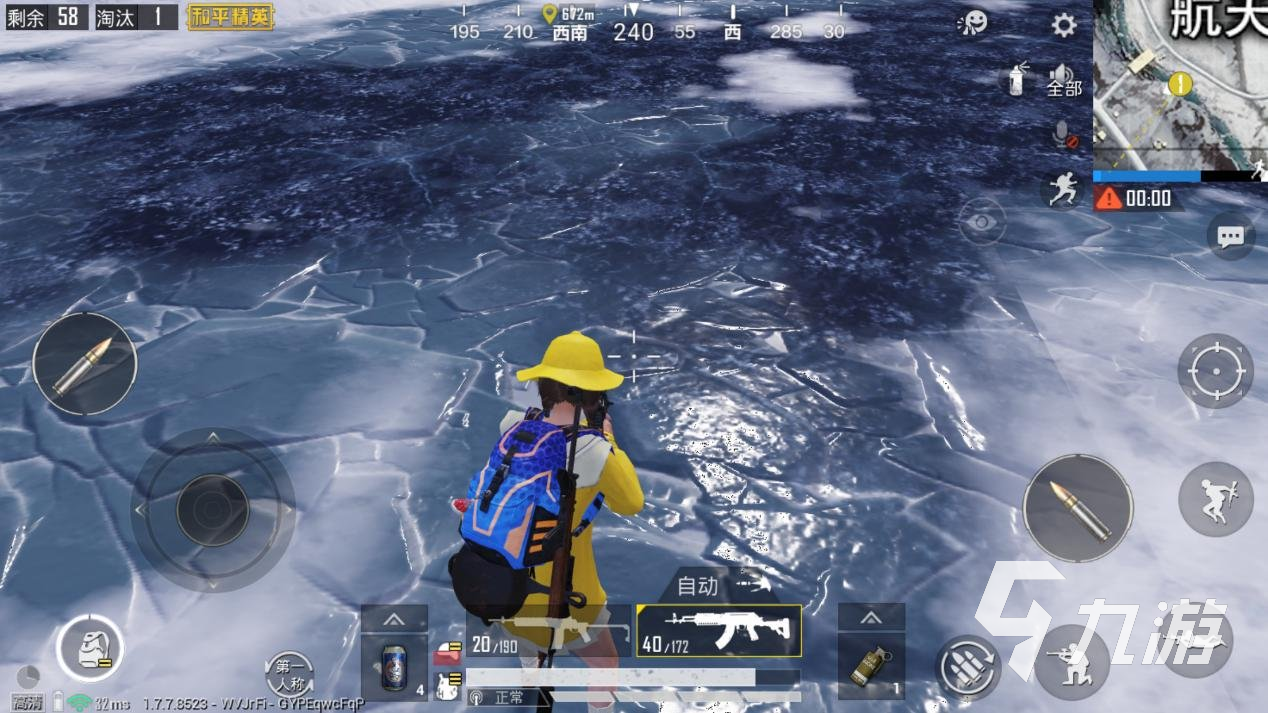Open the quick chat message bubble
Screen dimensions: 1268x713
[1230, 236]
